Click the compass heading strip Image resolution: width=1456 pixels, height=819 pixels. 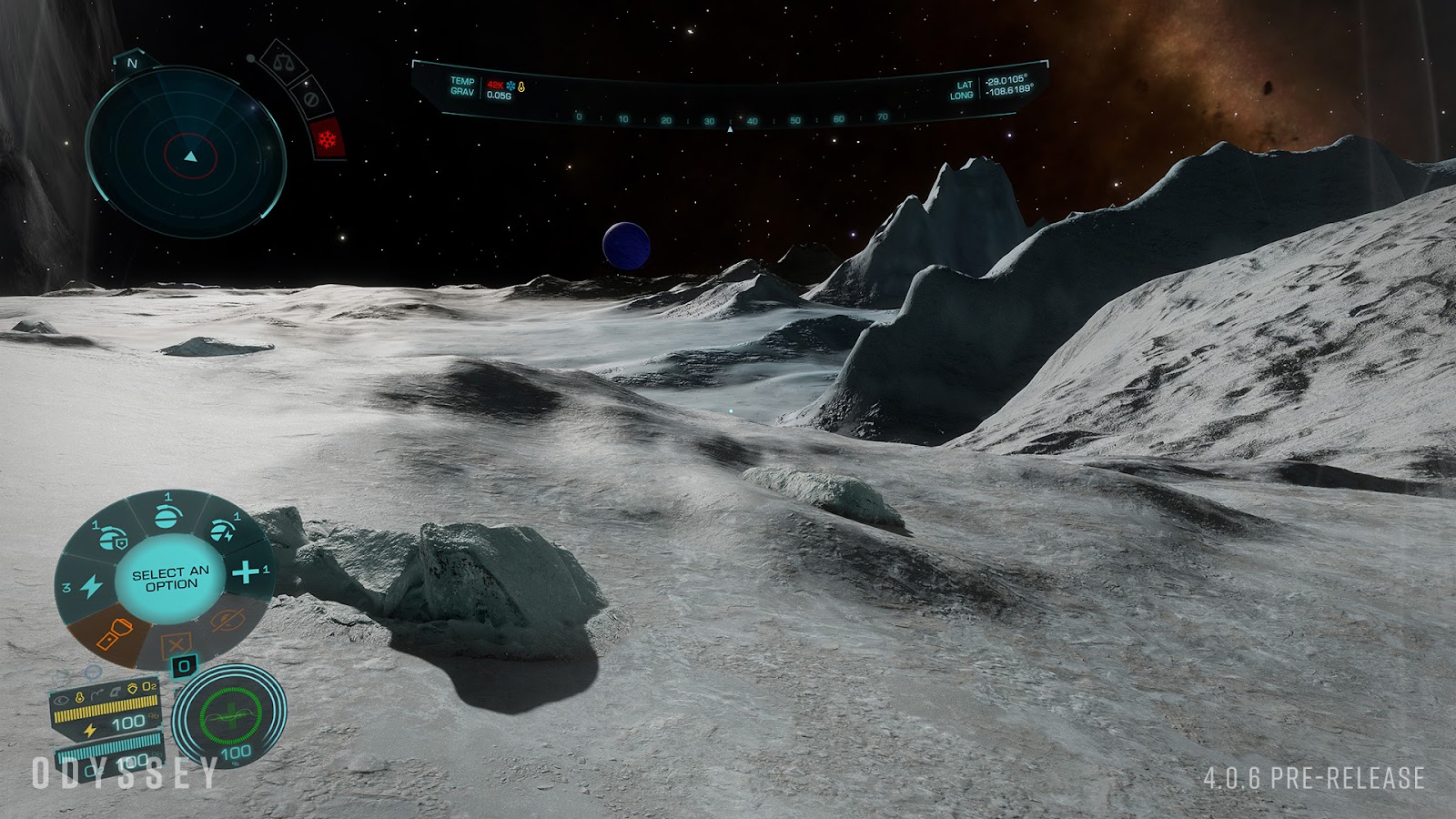click(730, 119)
